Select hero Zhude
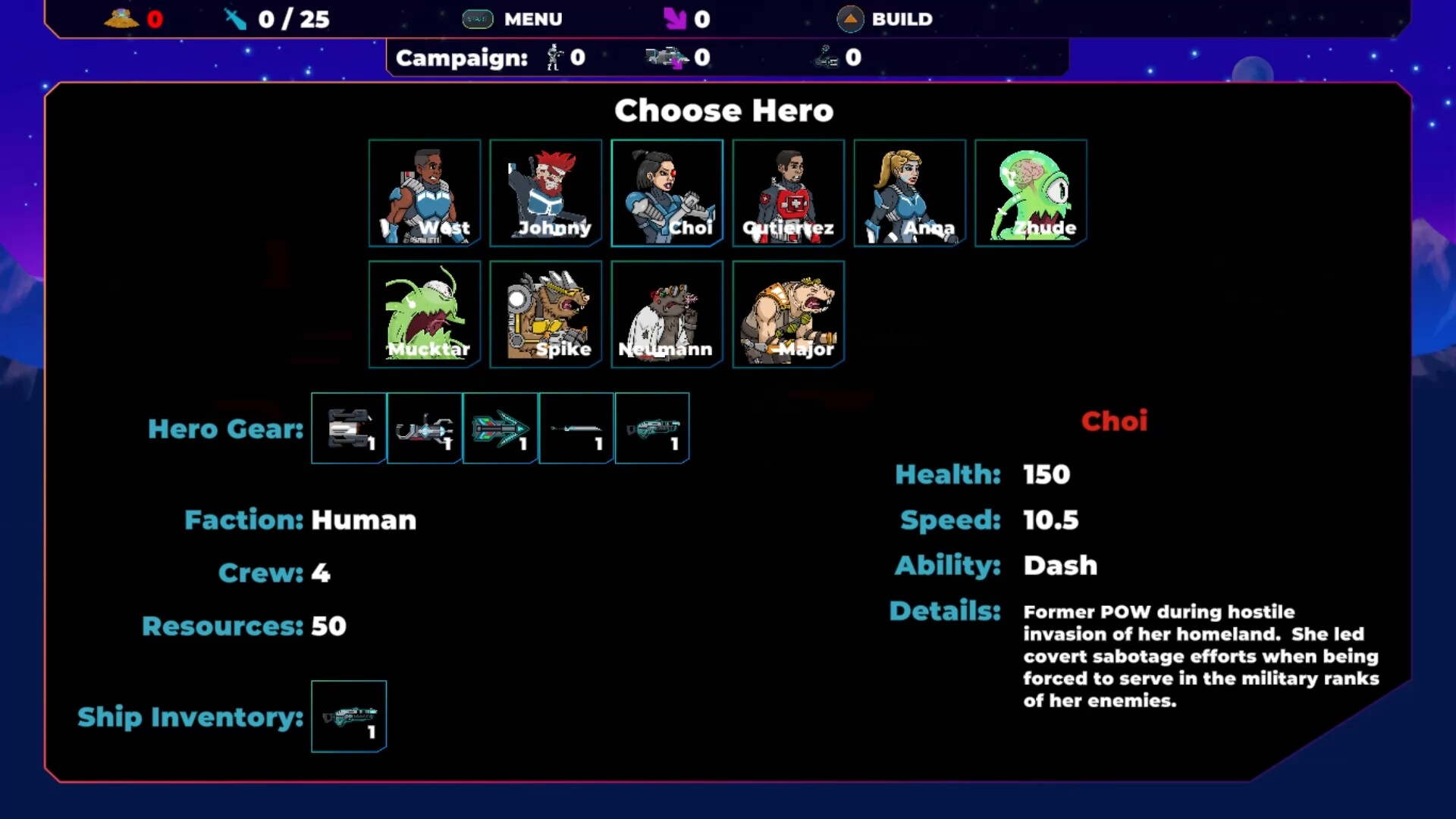This screenshot has width=1456, height=819. [x=1031, y=193]
